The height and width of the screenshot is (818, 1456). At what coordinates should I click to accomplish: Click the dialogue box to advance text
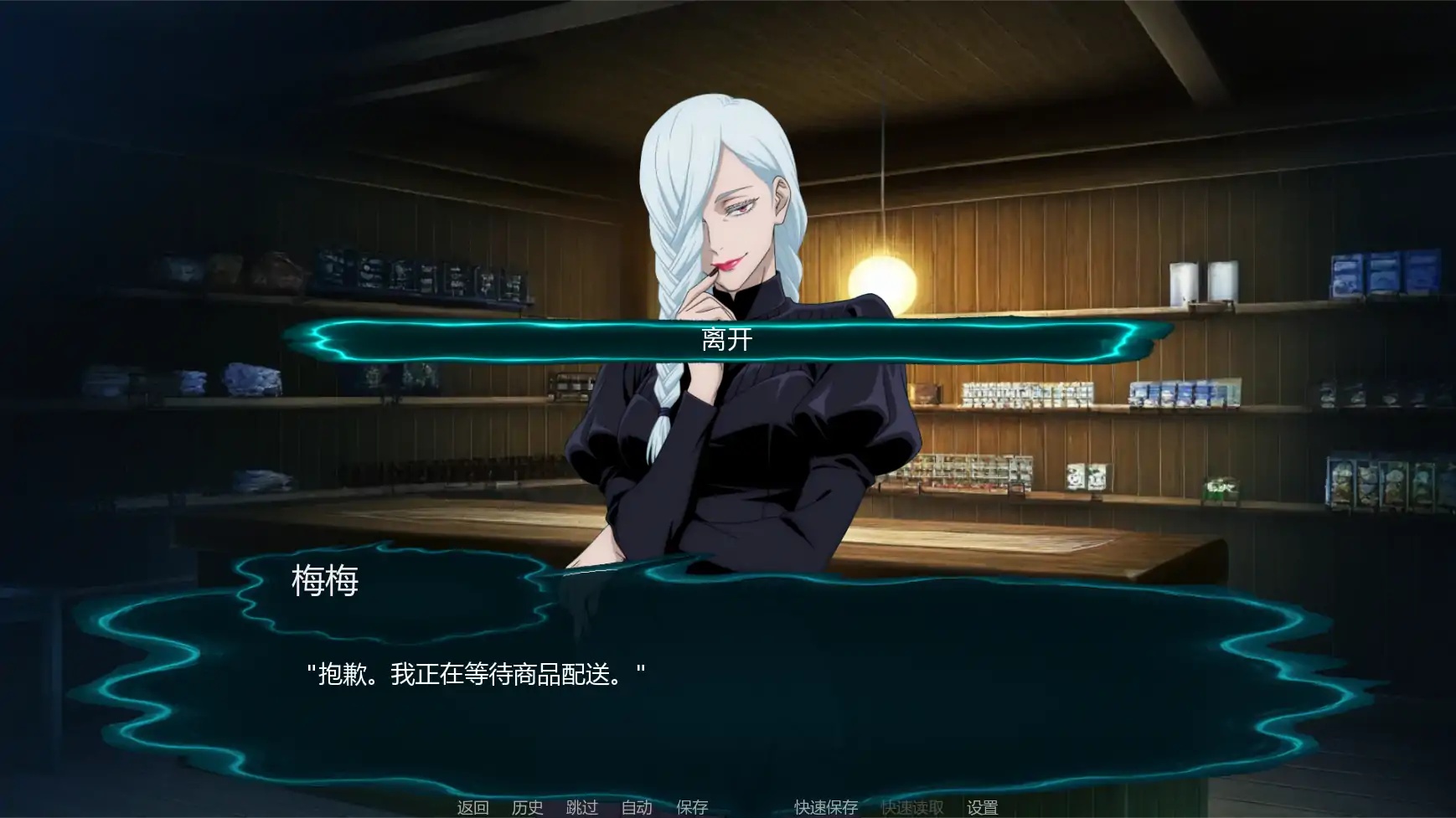tap(728, 712)
